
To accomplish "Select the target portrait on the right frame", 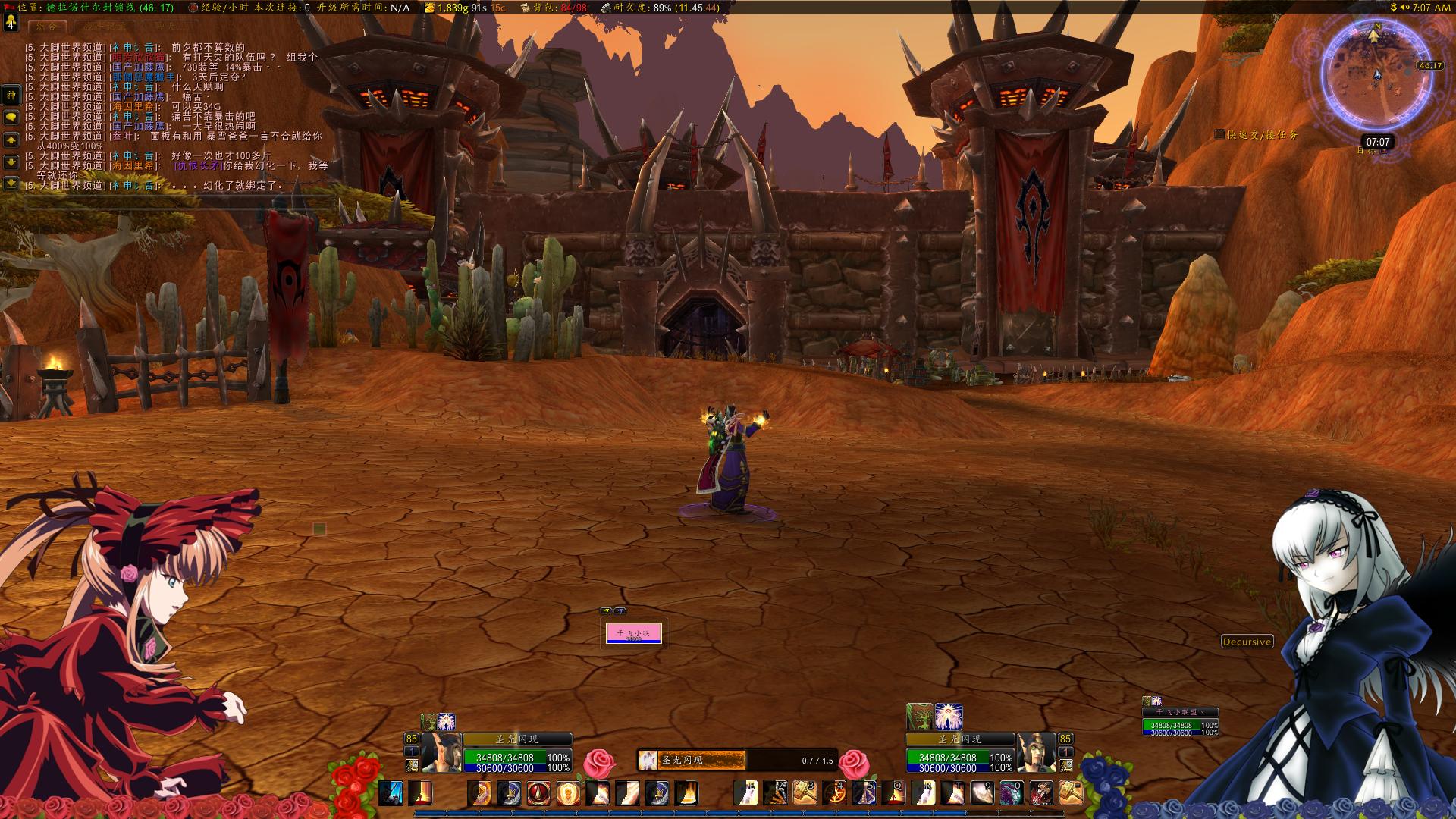I will click(x=1036, y=752).
